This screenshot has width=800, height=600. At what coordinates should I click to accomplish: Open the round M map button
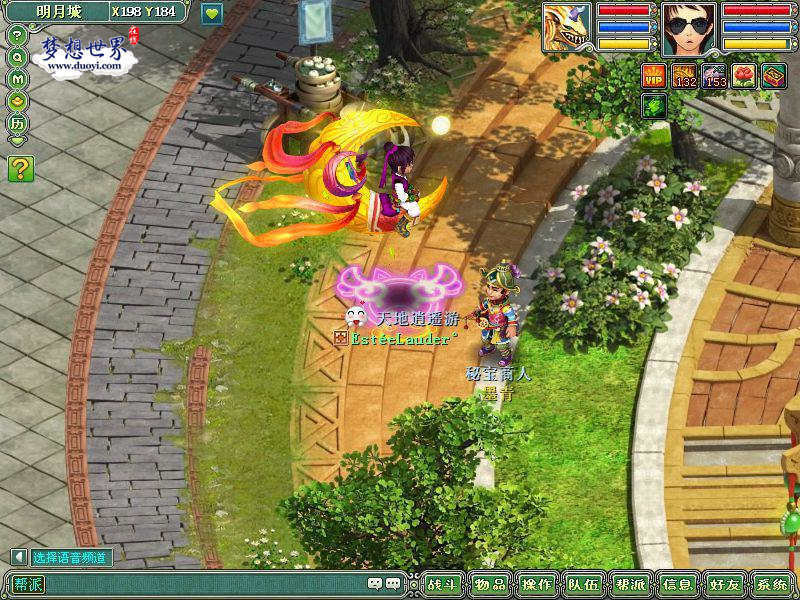click(18, 78)
